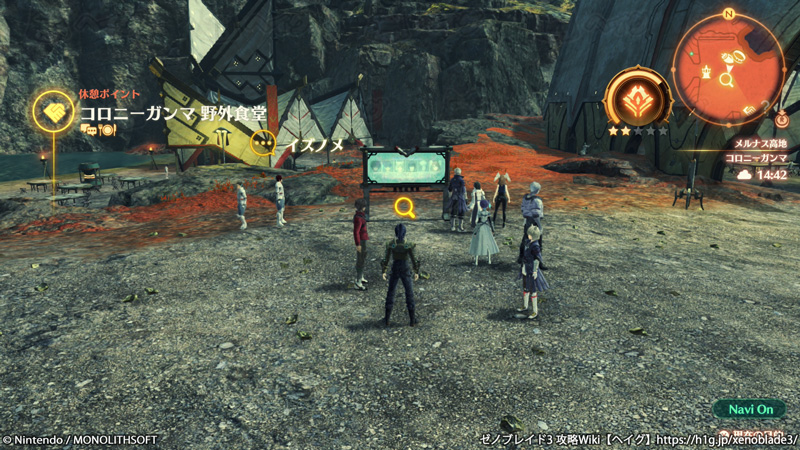Screen dimensions: 800x450
Task: Select the north compass marker on minimap
Action: click(728, 14)
